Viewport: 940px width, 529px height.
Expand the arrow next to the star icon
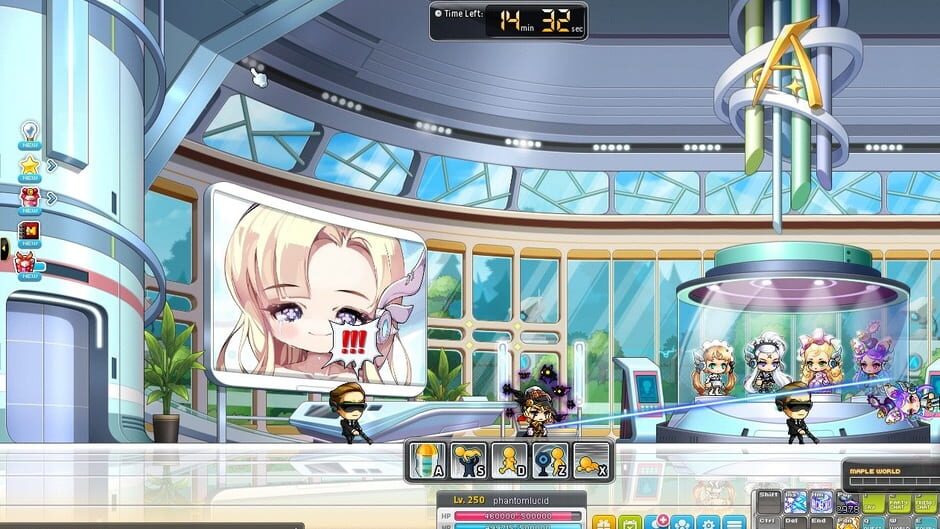[x=52, y=165]
